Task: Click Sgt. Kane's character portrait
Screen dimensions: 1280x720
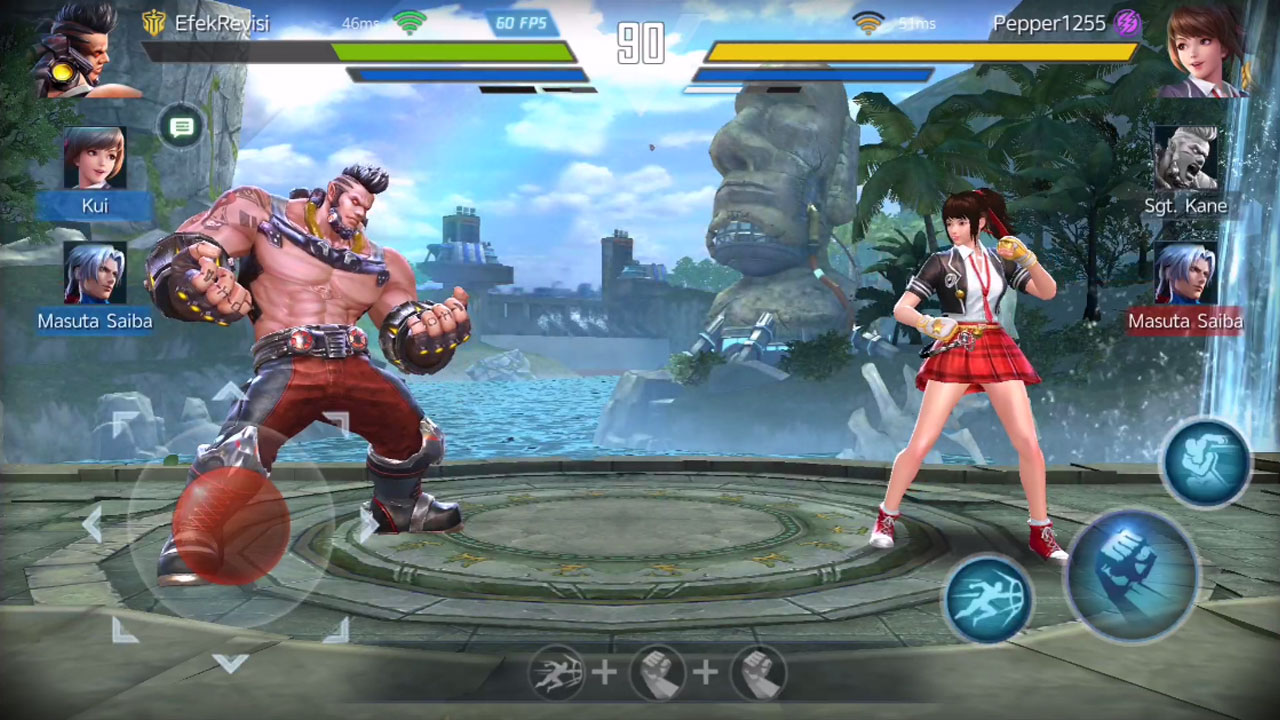Action: pos(1187,160)
